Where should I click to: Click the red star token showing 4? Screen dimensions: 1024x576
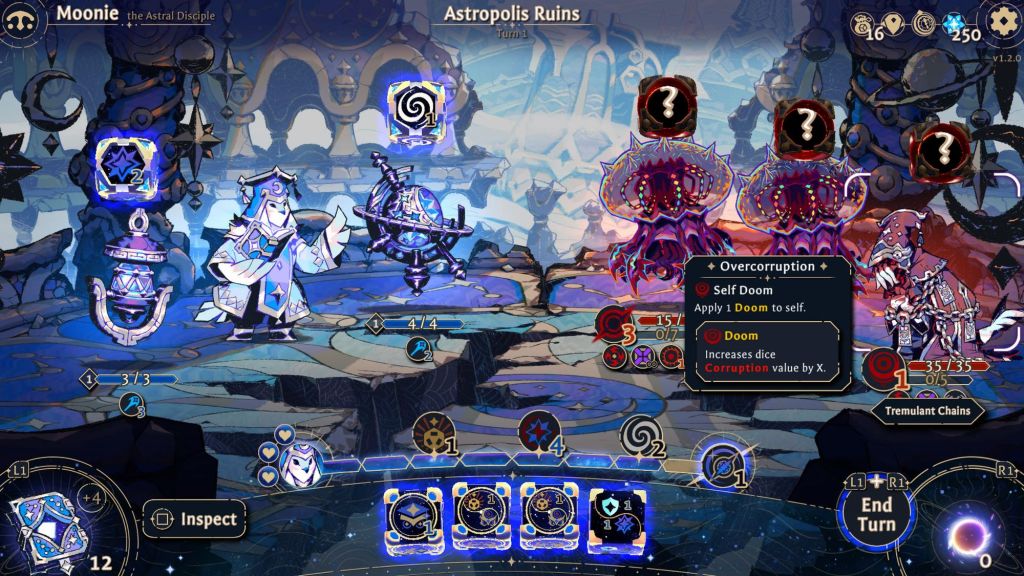click(x=537, y=433)
